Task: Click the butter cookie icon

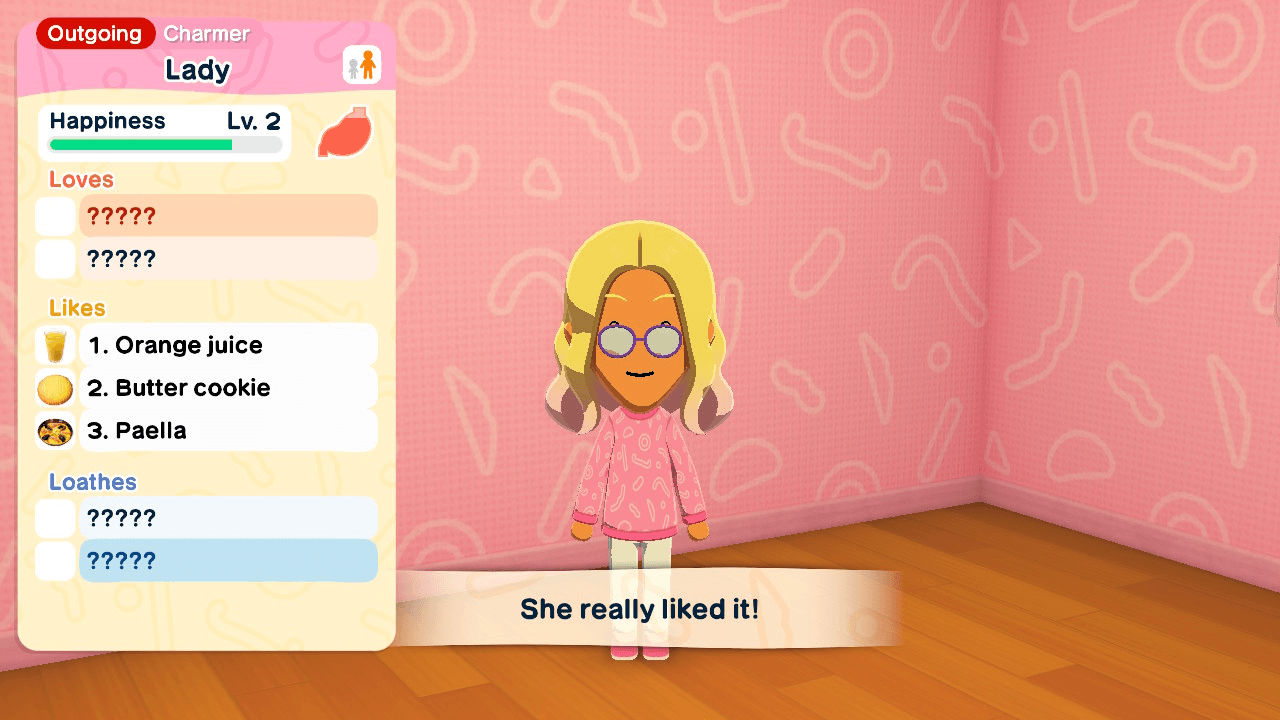Action: 55,388
